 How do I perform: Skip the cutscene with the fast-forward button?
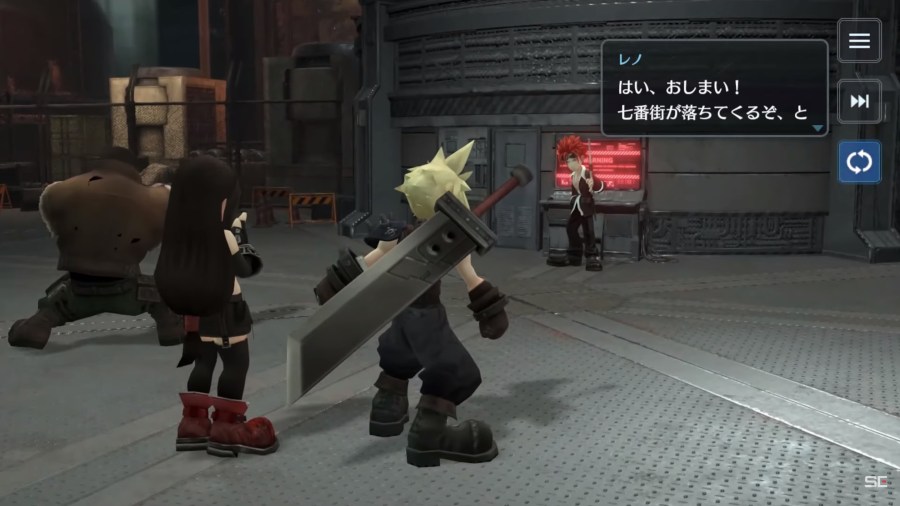tap(859, 101)
